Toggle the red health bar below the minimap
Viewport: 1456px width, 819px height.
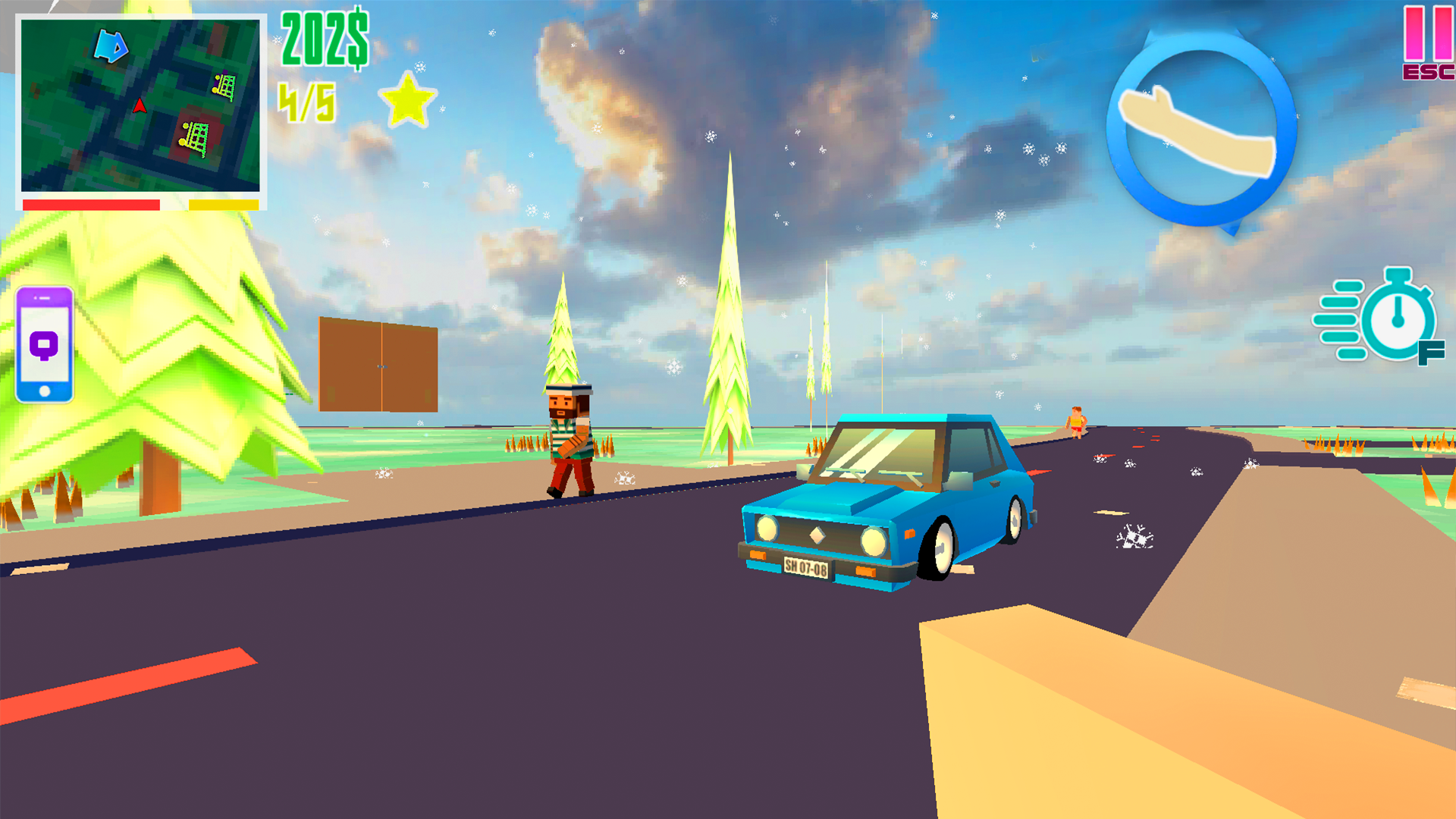tap(91, 203)
